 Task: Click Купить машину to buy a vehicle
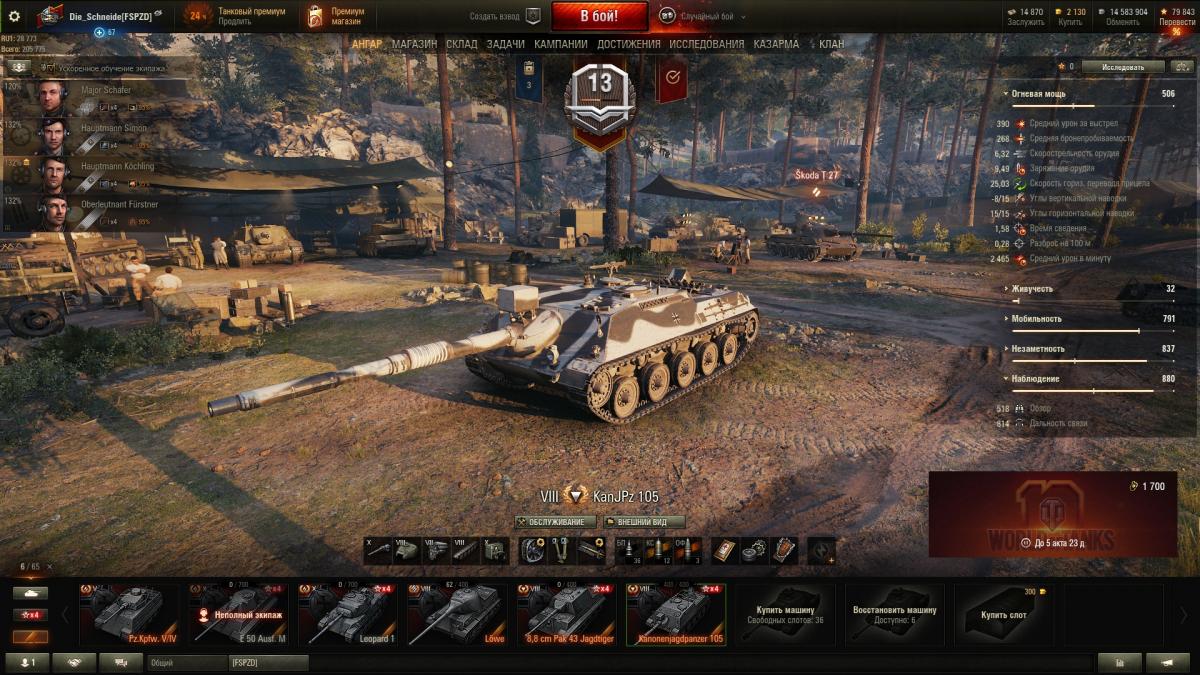pos(785,614)
